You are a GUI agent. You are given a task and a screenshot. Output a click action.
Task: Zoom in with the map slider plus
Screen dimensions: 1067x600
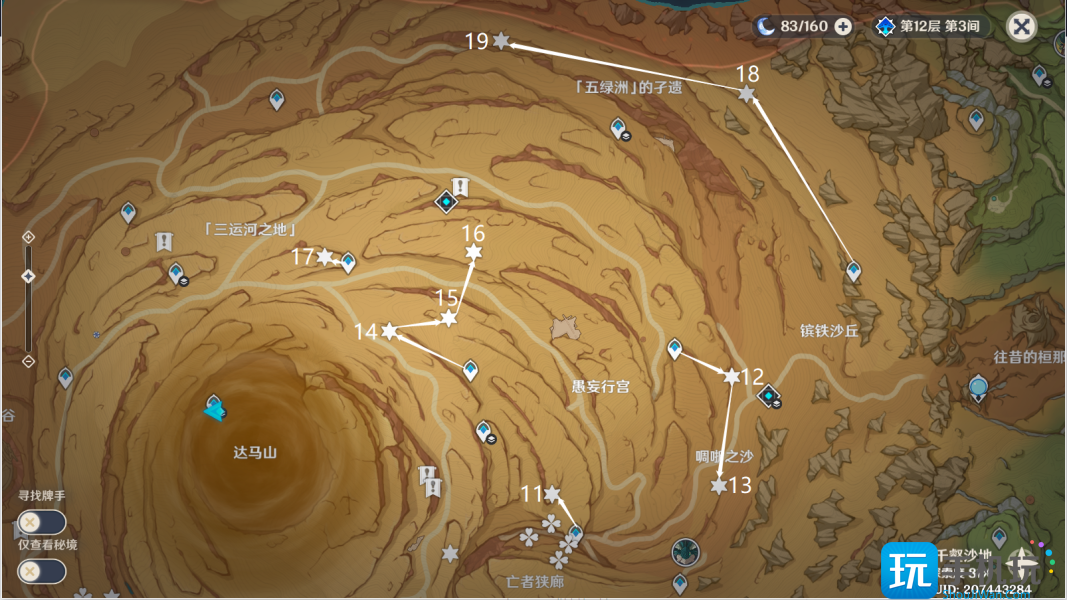[28, 237]
